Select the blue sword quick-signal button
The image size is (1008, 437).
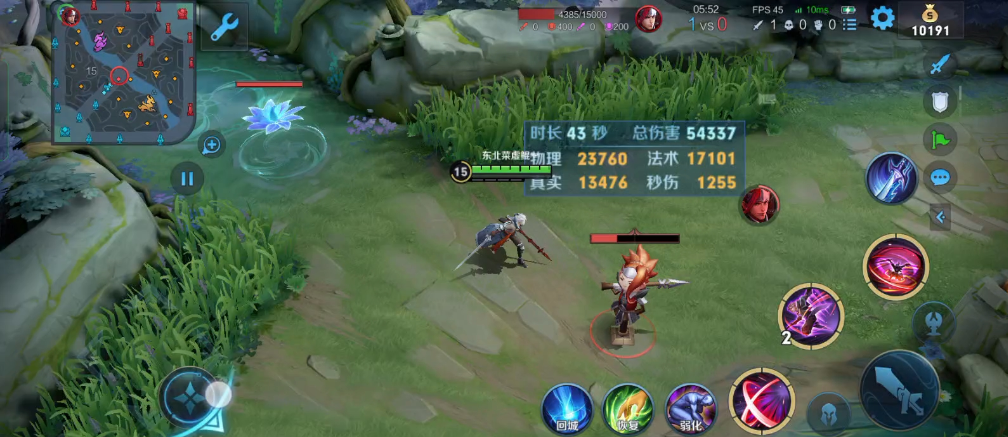pyautogui.click(x=939, y=64)
